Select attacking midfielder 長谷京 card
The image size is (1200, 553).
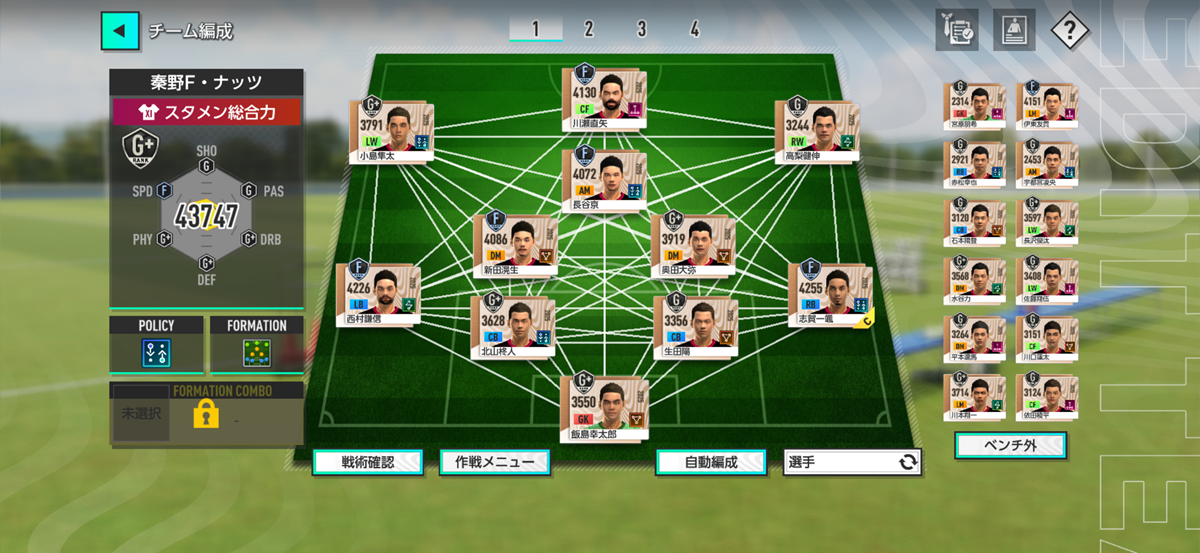(604, 180)
